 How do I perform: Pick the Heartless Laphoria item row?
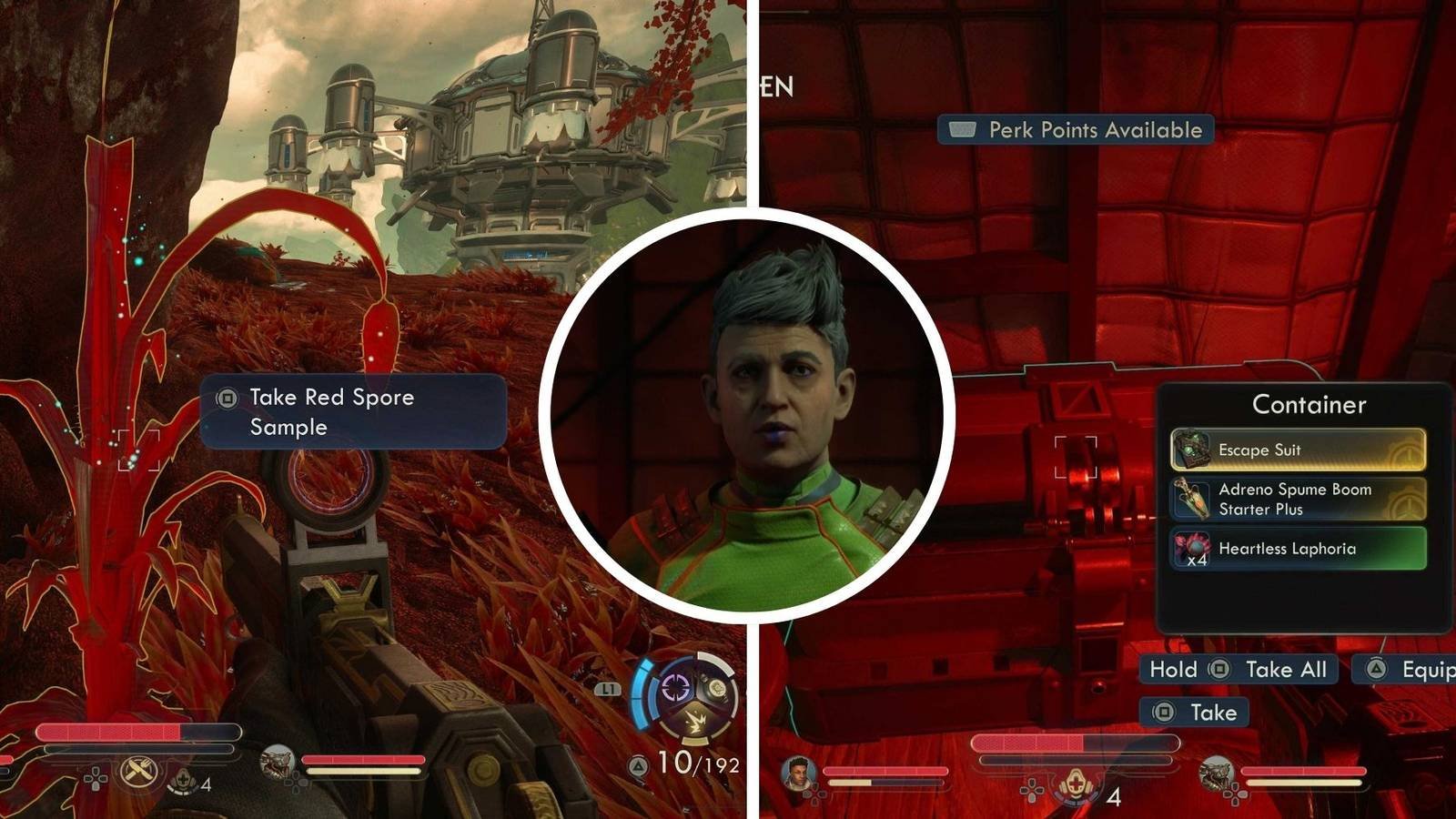pyautogui.click(x=1298, y=549)
